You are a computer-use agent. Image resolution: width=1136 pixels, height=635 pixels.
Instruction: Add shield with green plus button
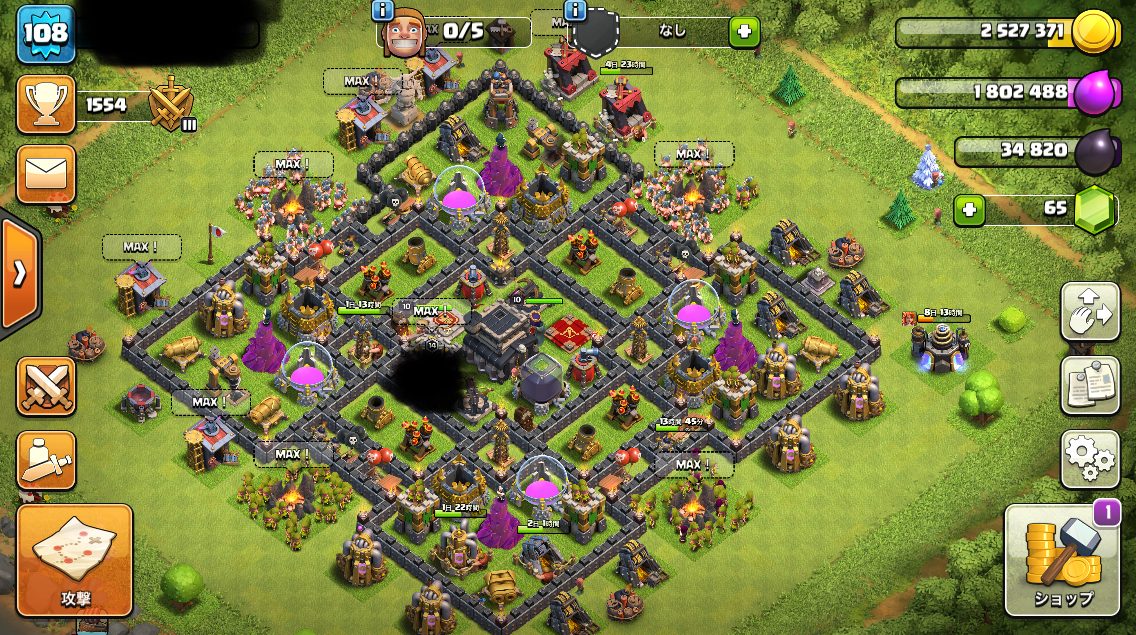pyautogui.click(x=743, y=32)
